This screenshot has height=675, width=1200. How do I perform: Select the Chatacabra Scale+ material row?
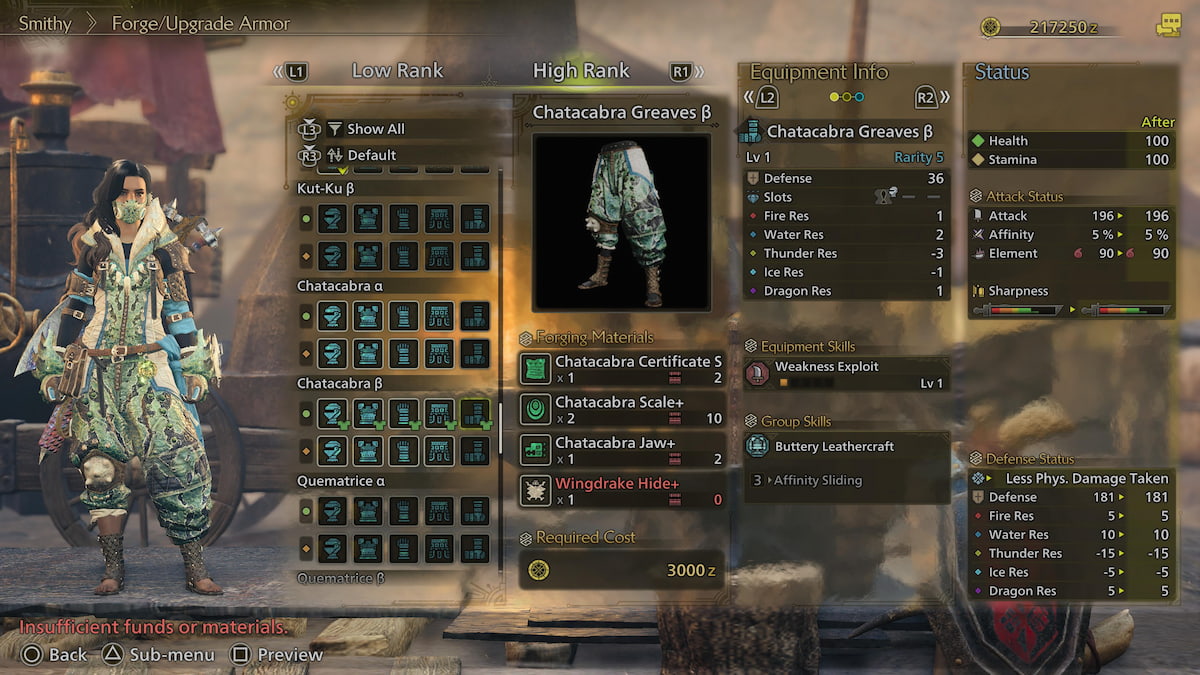[622, 410]
